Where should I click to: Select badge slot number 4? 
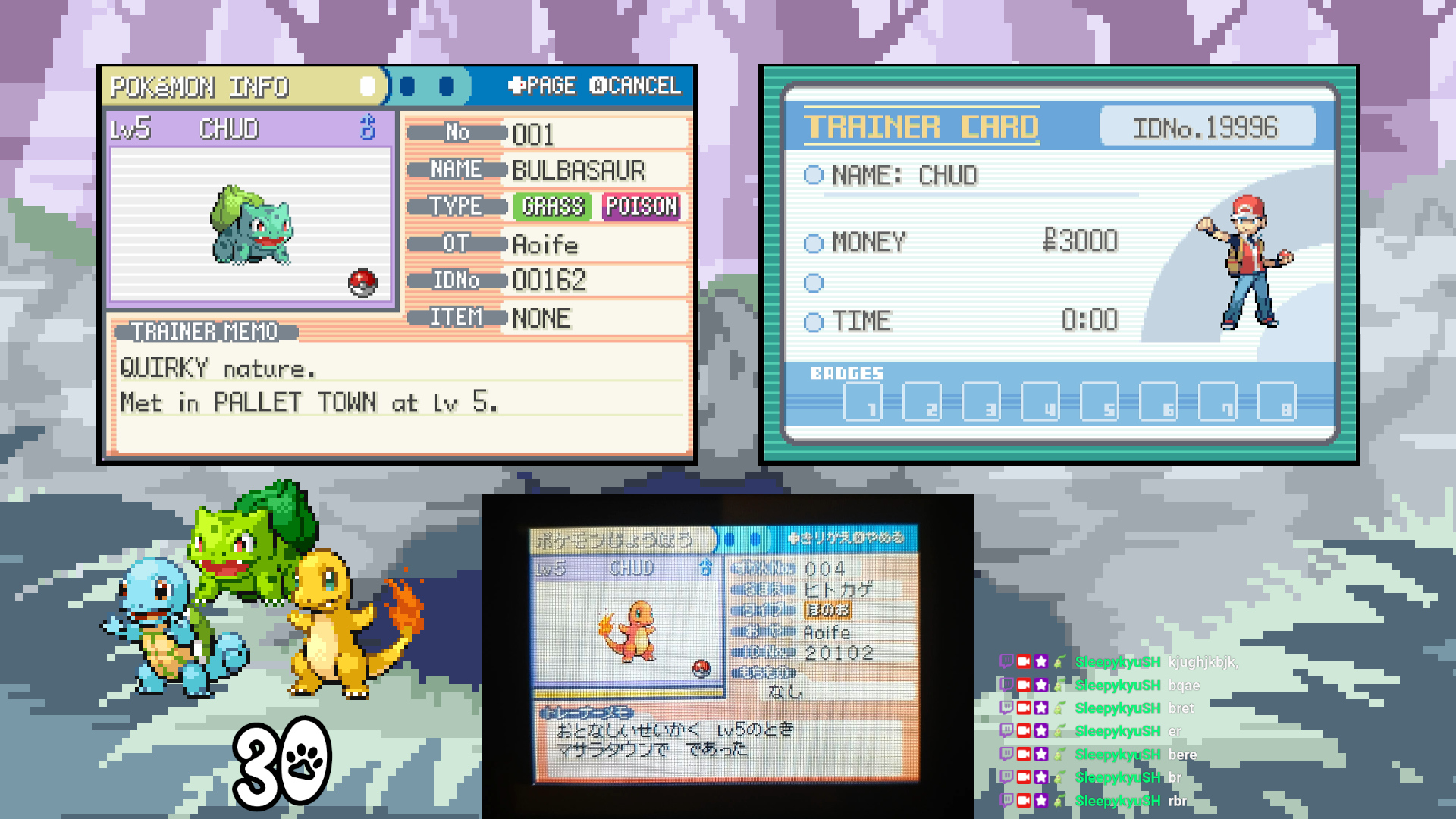click(1040, 401)
